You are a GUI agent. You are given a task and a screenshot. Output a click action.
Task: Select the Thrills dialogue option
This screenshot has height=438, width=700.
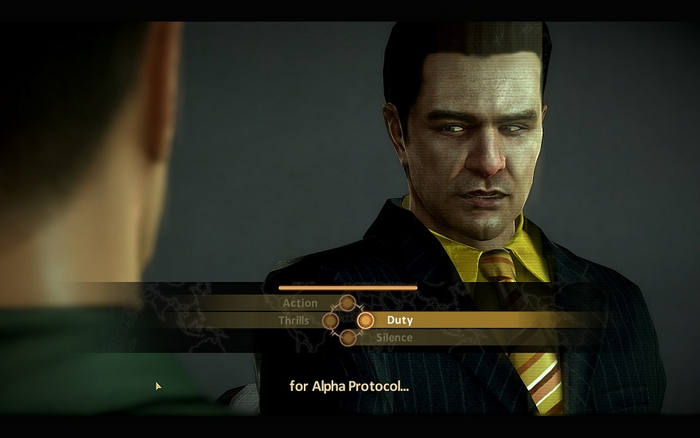click(x=294, y=321)
